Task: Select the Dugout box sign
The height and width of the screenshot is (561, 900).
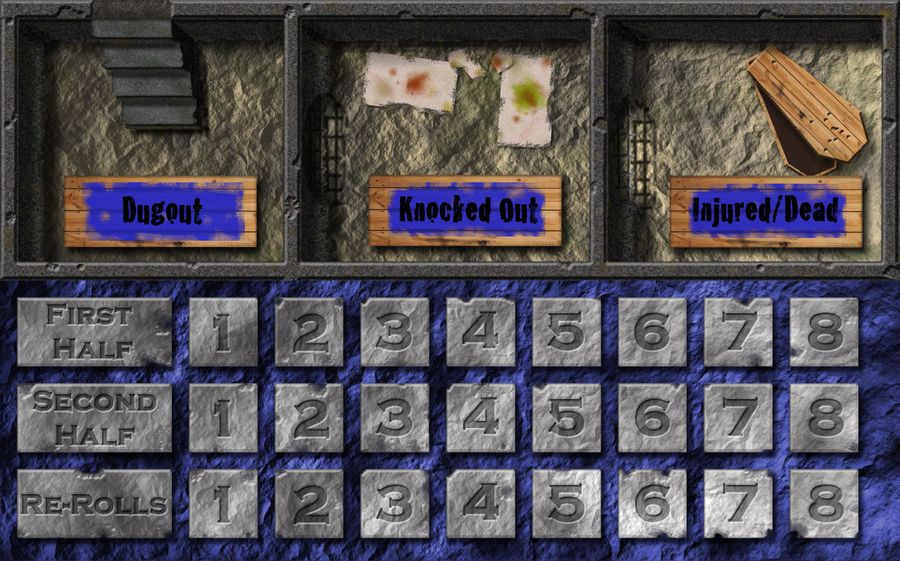Action: coord(161,211)
